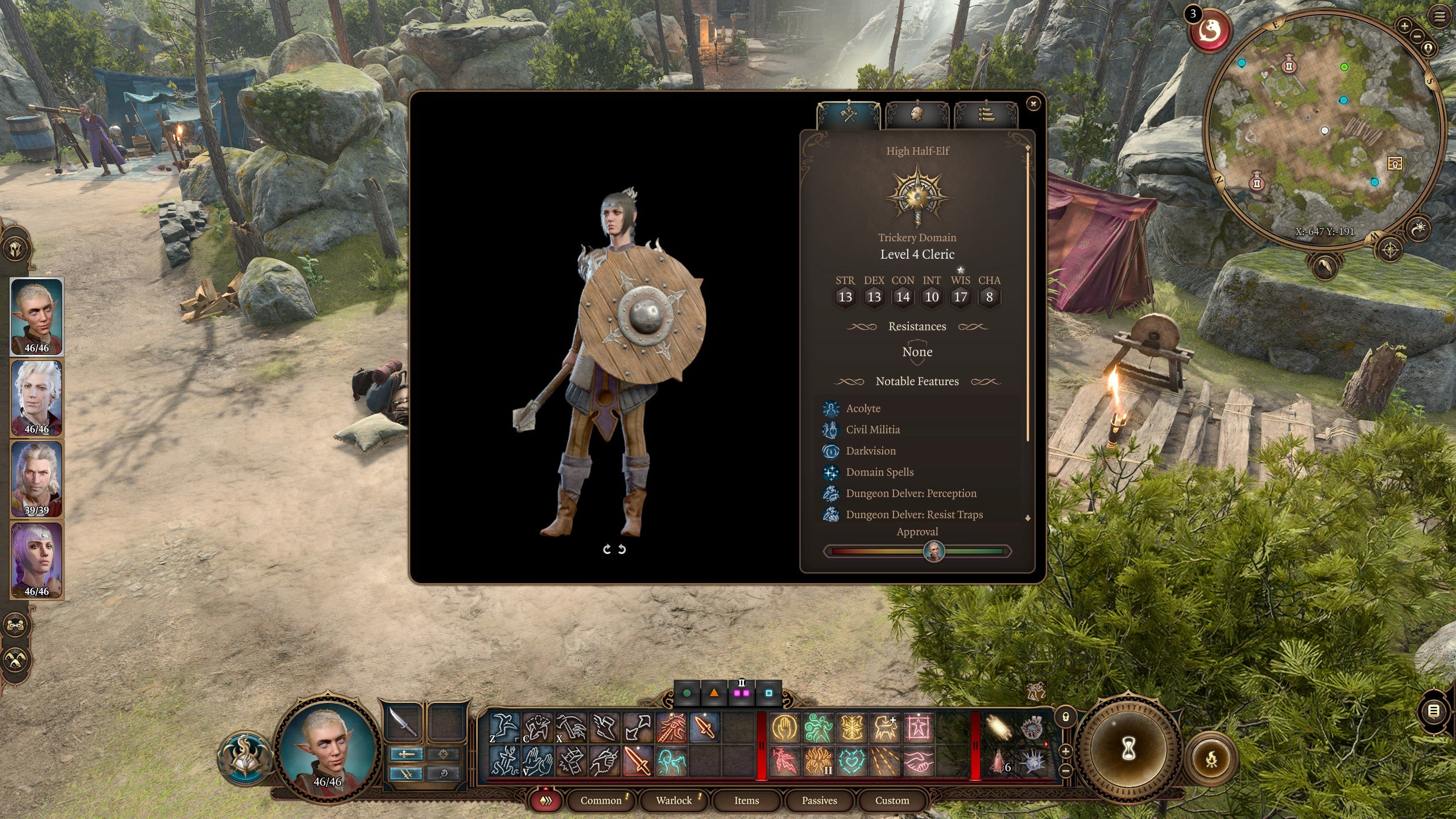The image size is (1456, 819).
Task: Open the list-icon tab in examine panel
Action: tap(986, 114)
